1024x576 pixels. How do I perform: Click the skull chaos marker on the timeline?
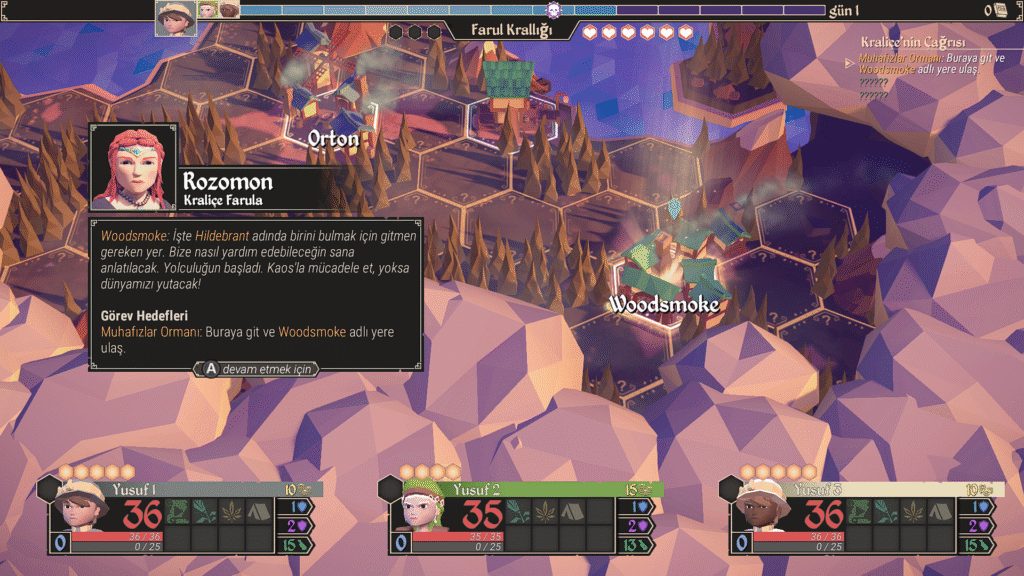coord(553,11)
